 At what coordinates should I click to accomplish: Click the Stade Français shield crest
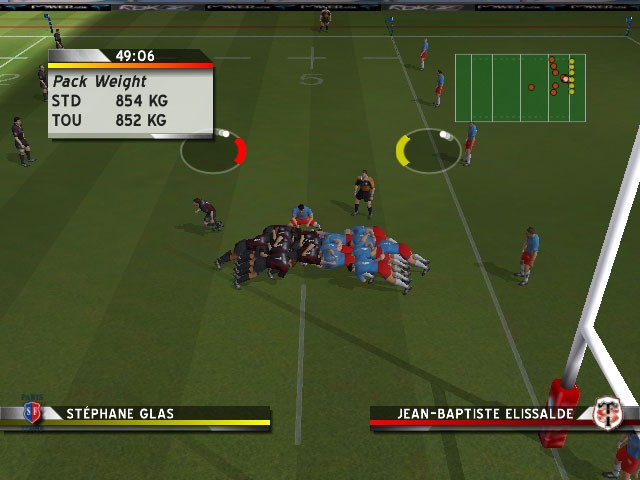[x=32, y=412]
